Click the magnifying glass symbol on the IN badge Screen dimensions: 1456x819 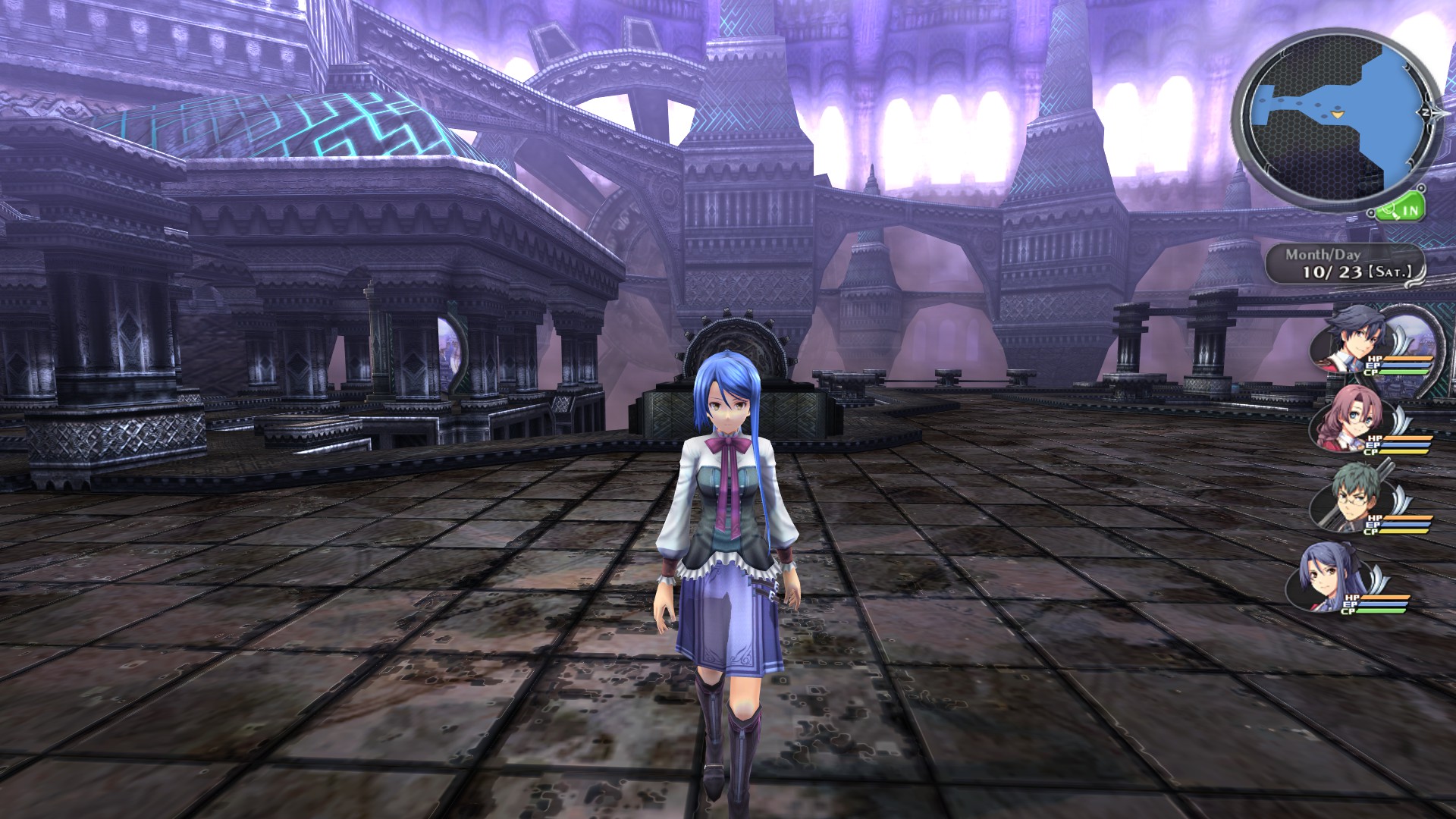click(1389, 211)
